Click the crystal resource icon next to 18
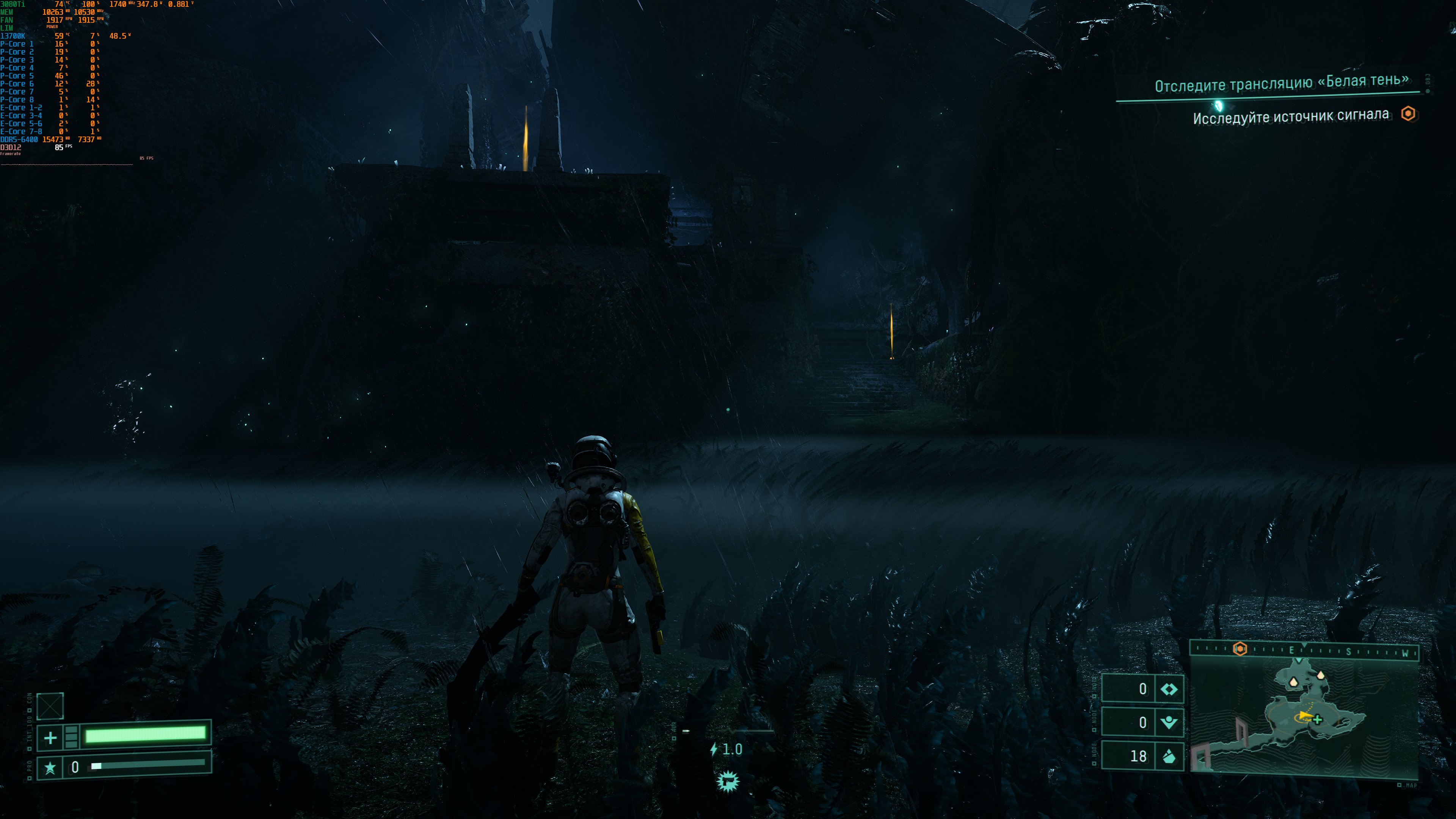1456x819 pixels. point(1169,756)
